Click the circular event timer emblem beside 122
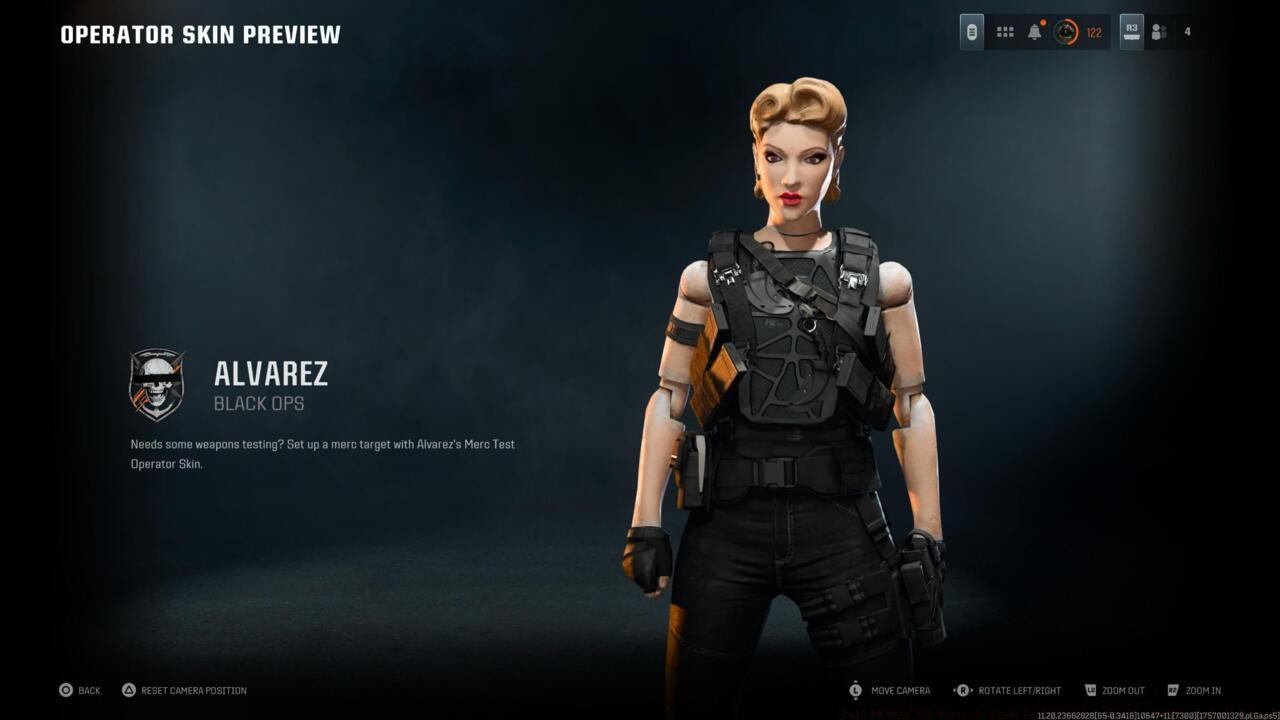 pos(1069,31)
